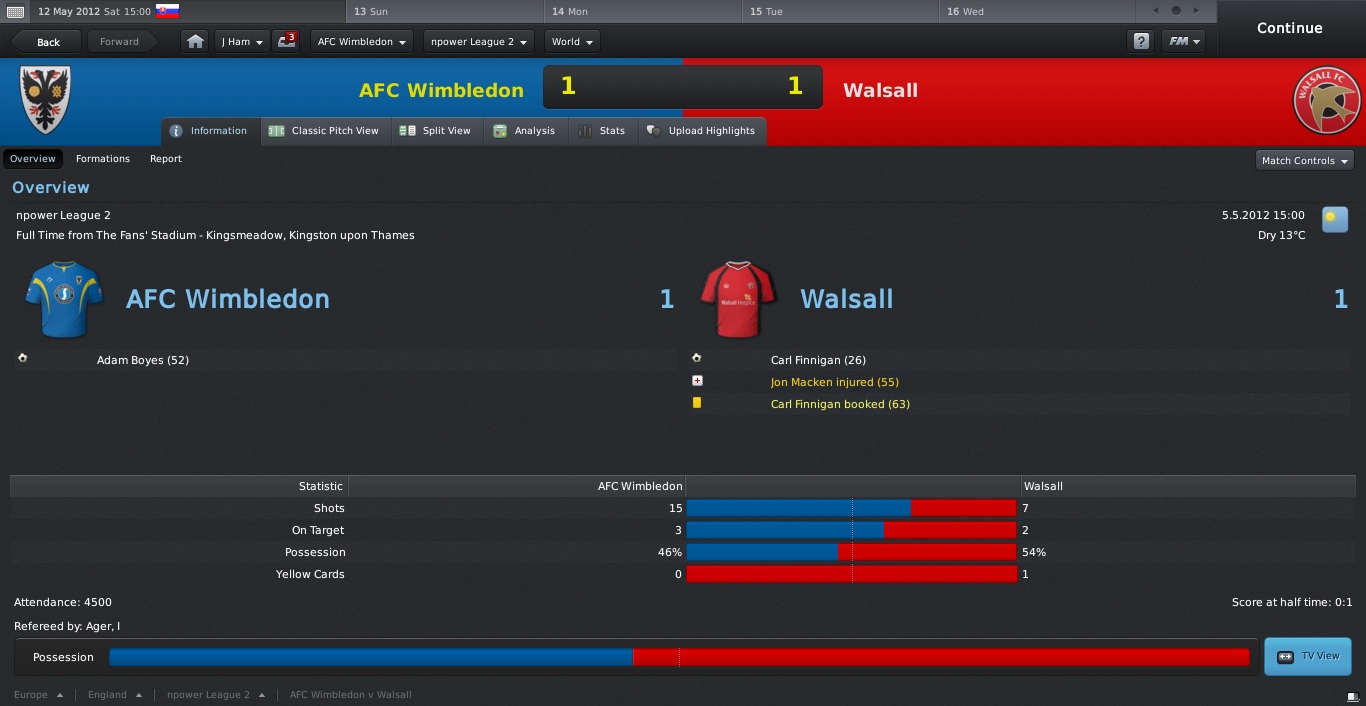Open the AFC Wimbledon club dropdown
This screenshot has width=1366, height=706.
pos(361,42)
